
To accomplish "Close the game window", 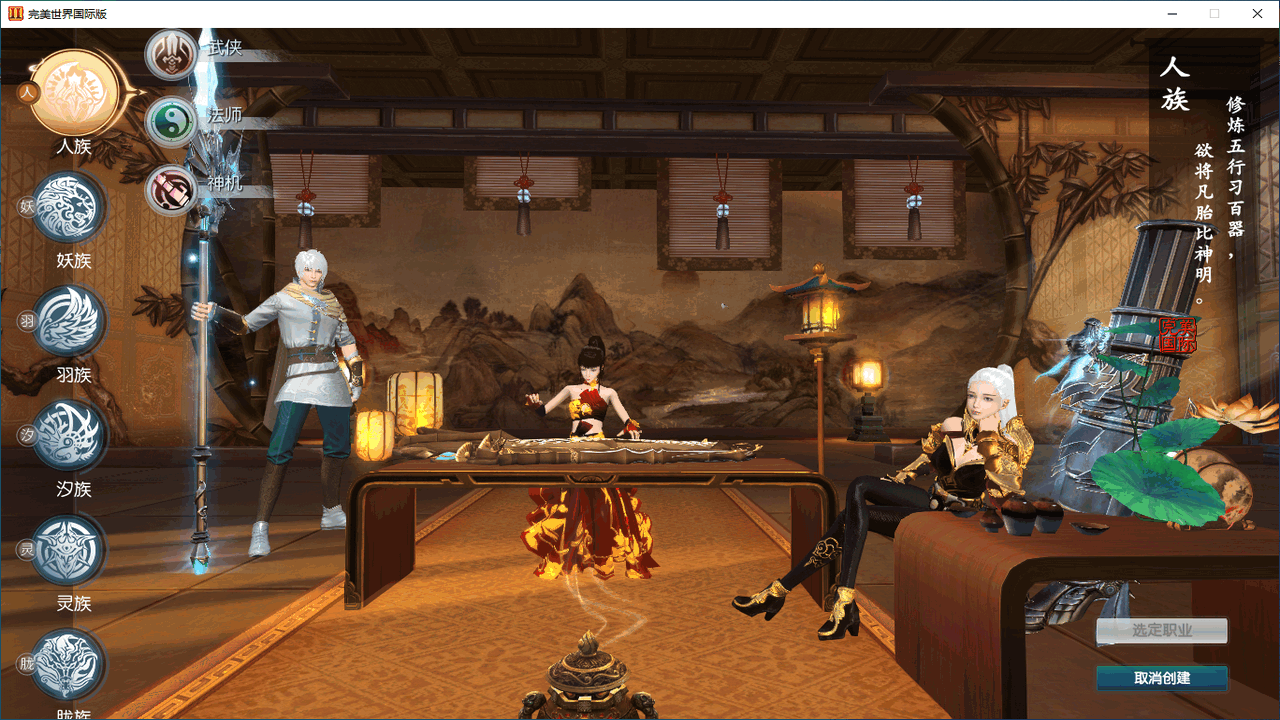I will tap(1257, 14).
